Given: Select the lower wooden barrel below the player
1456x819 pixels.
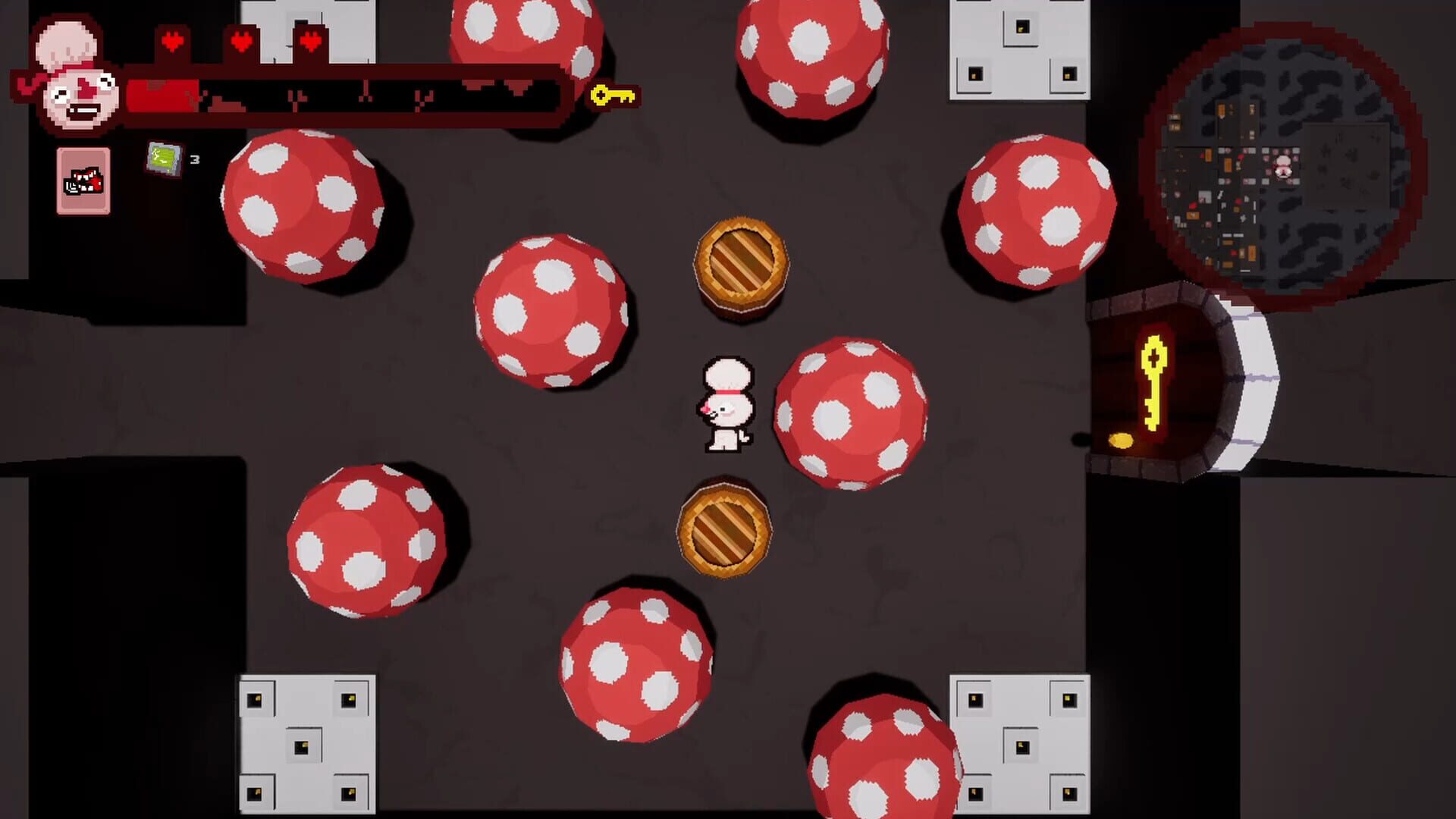Looking at the screenshot, I should tap(726, 529).
